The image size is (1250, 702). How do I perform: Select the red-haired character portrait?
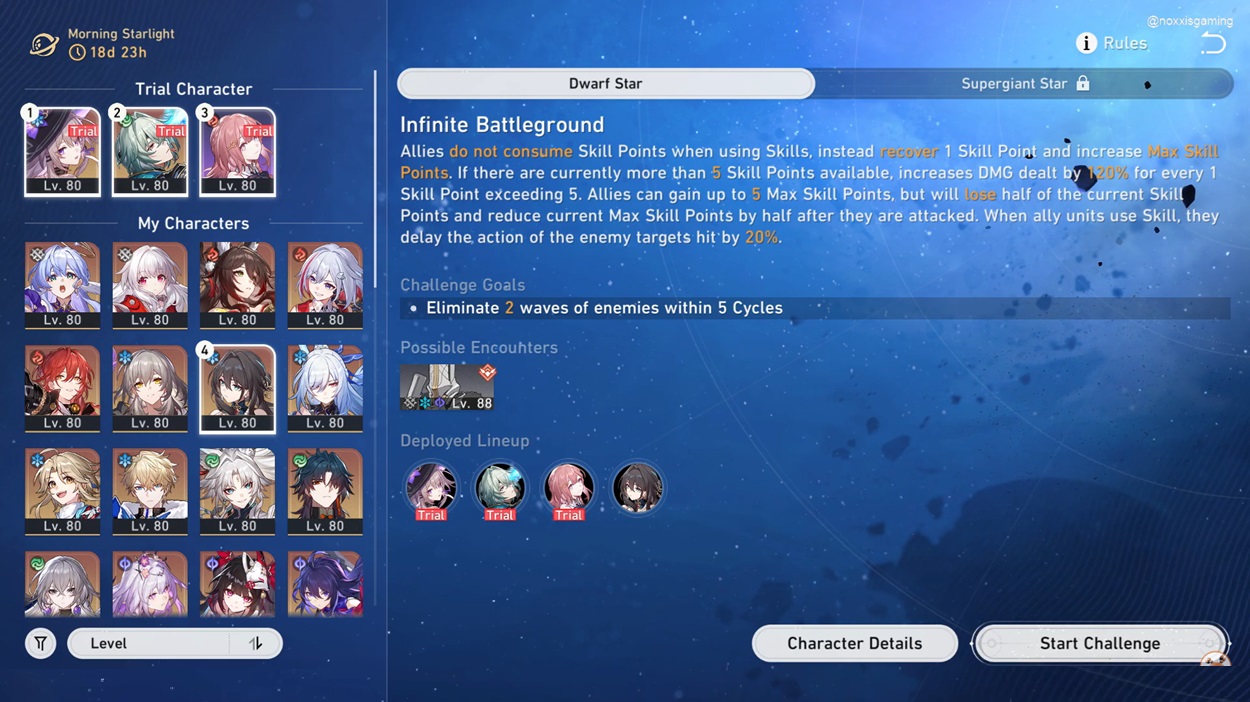(62, 388)
